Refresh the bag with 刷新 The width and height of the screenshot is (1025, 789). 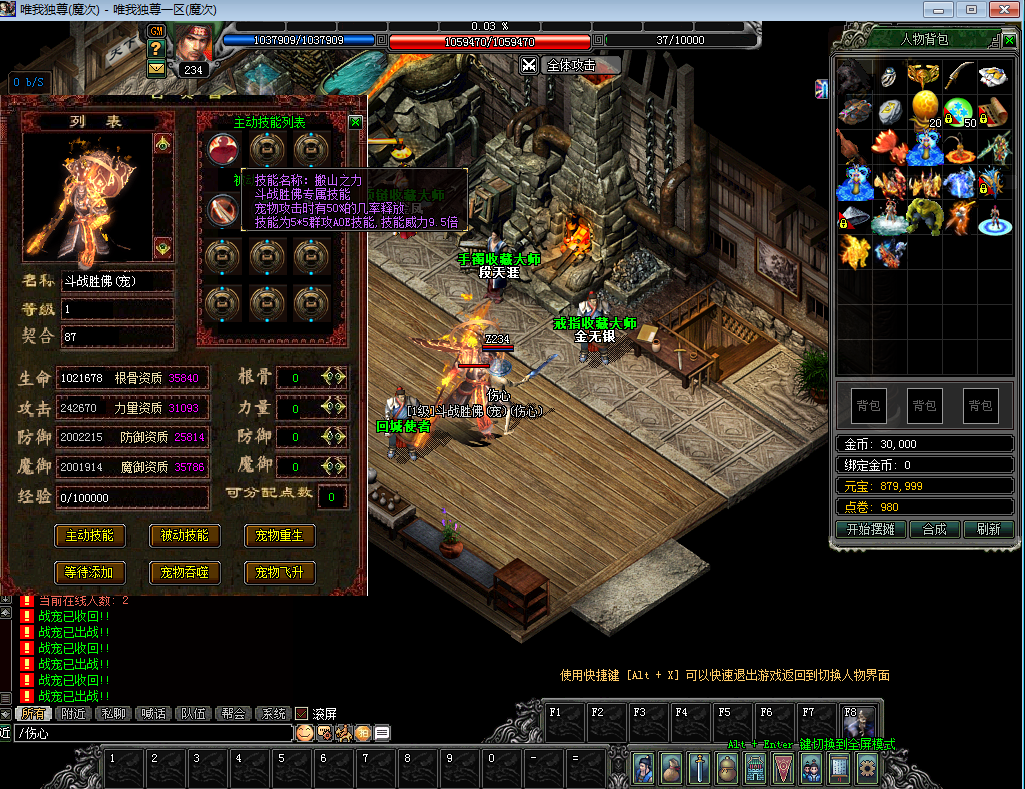click(988, 529)
